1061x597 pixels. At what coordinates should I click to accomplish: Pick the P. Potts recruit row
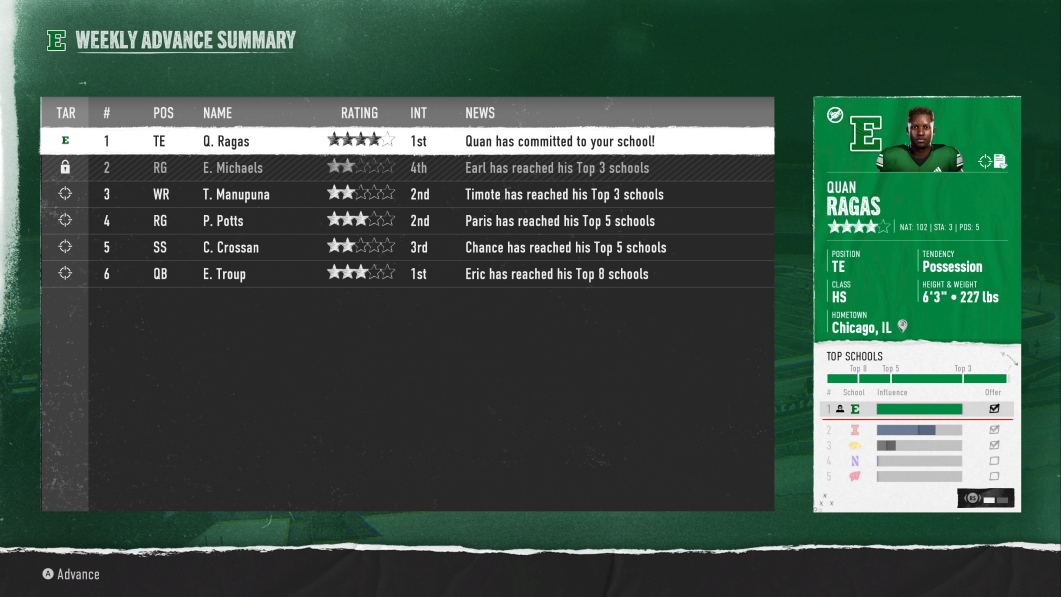pos(407,221)
